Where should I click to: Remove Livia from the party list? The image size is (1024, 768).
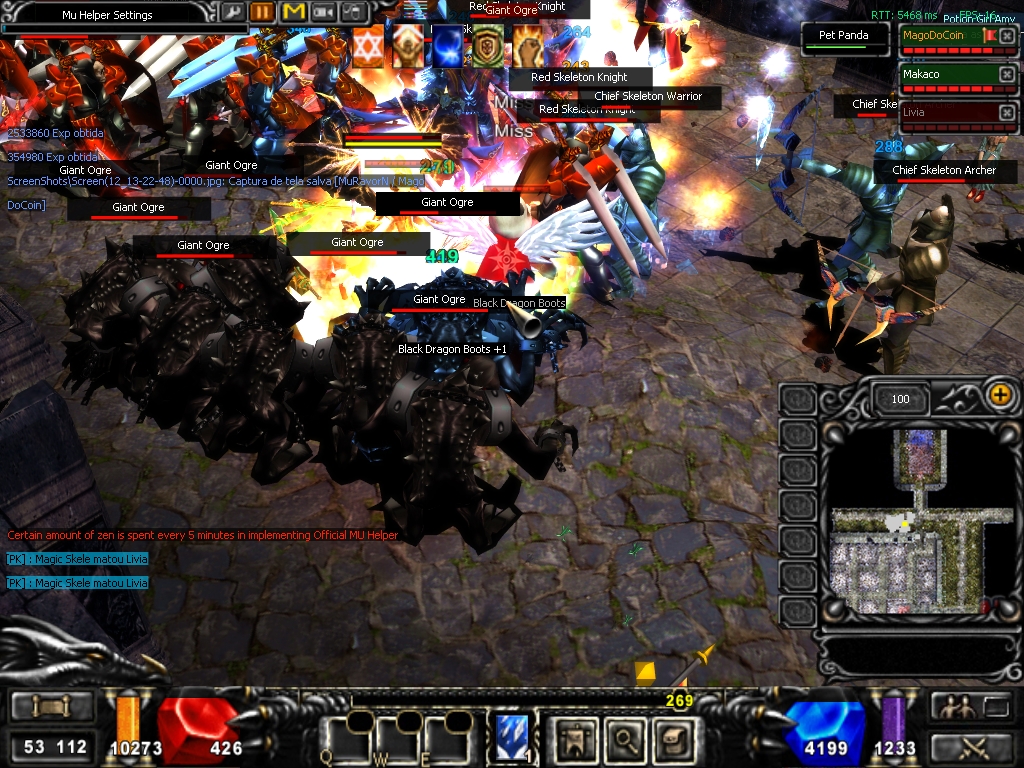(1006, 113)
